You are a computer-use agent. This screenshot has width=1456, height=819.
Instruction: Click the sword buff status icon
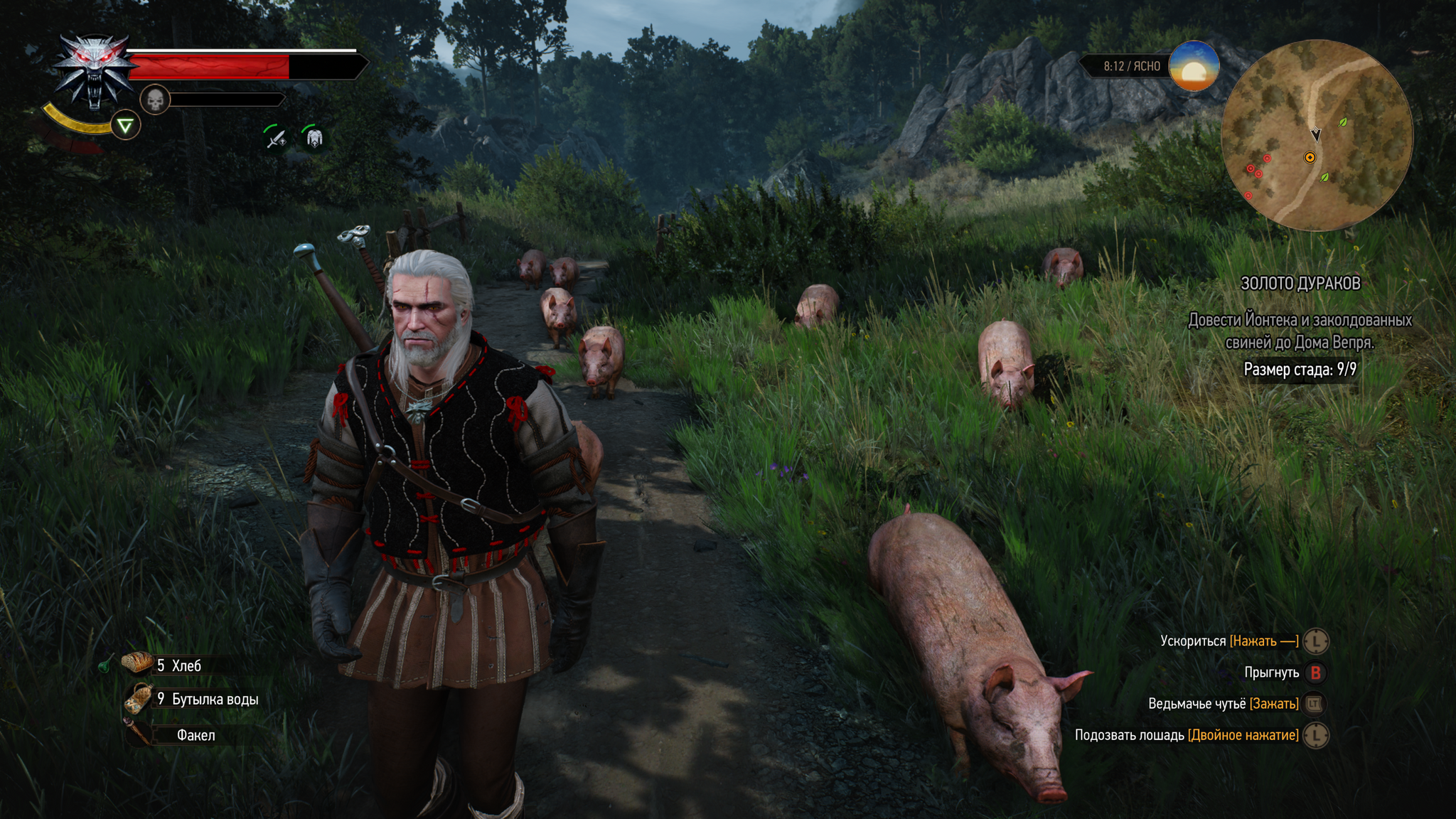(x=275, y=137)
